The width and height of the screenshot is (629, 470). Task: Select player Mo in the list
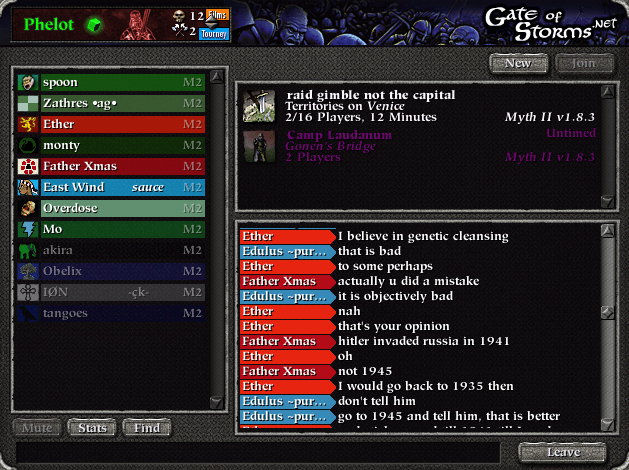[111, 229]
